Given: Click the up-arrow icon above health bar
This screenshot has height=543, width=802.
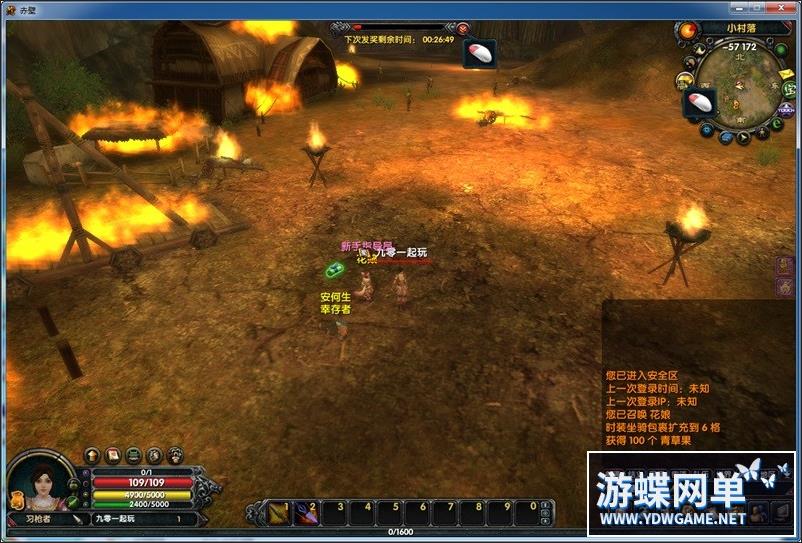Looking at the screenshot, I should (x=92, y=455).
